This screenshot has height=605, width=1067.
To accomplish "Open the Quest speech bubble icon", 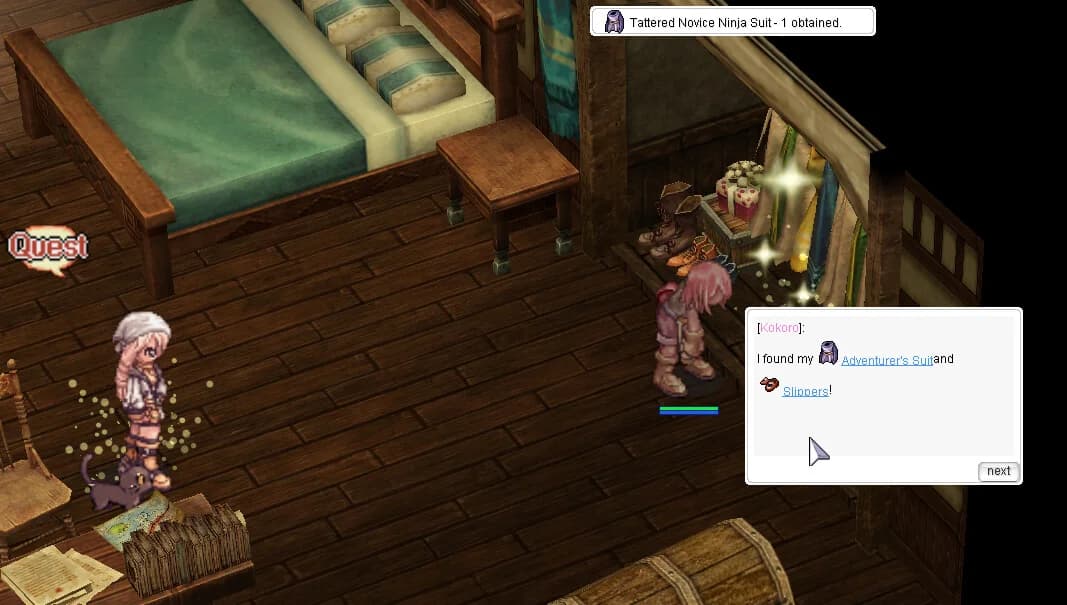I will [x=48, y=247].
